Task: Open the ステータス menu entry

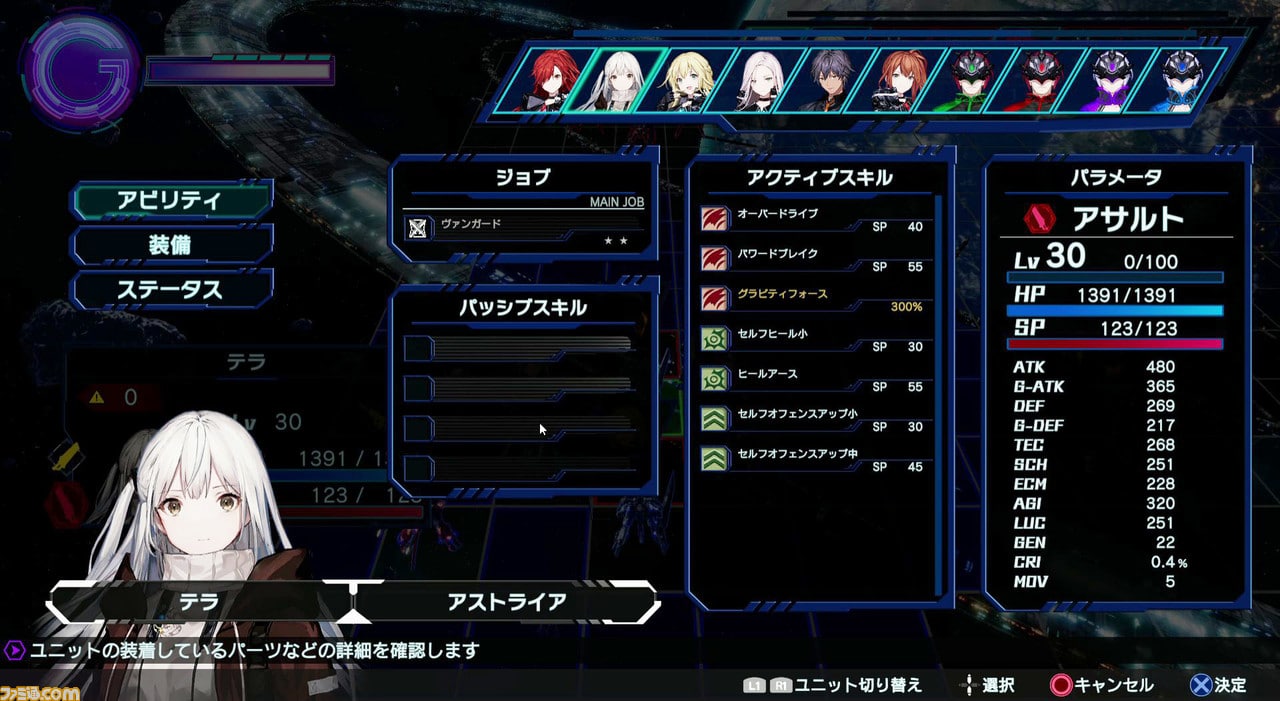Action: [170, 290]
